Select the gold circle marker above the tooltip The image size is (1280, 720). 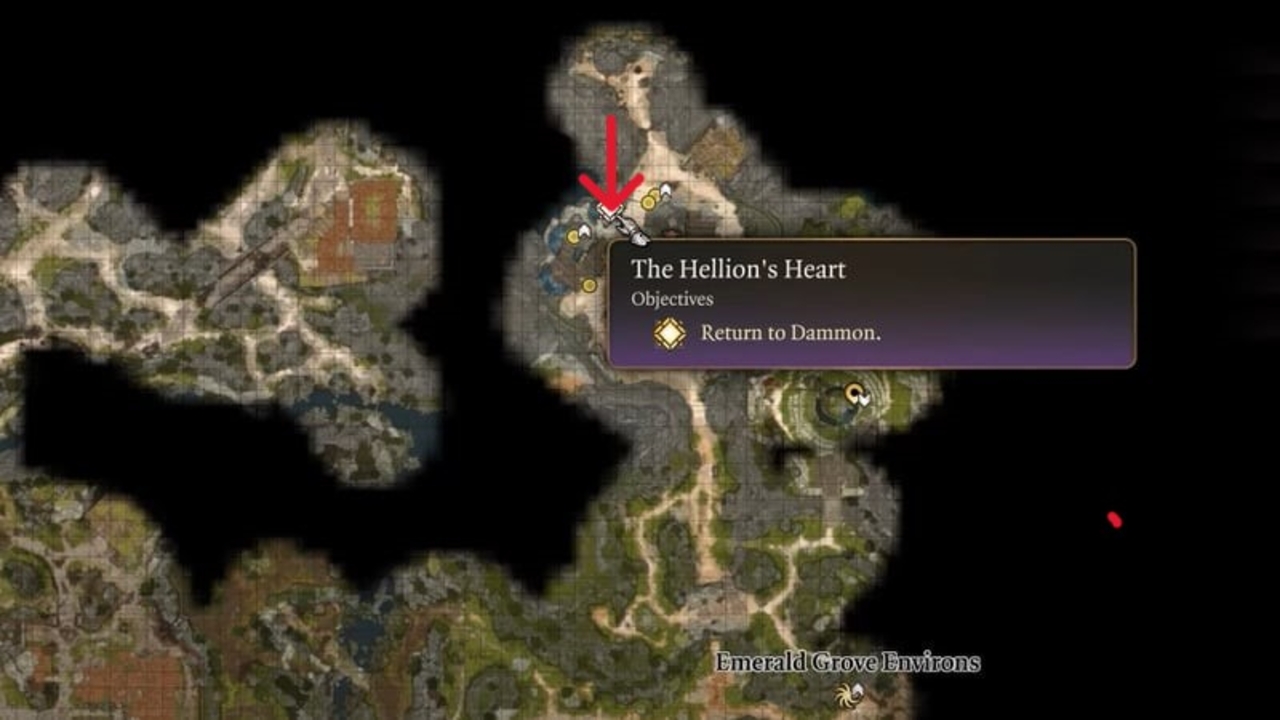(650, 201)
